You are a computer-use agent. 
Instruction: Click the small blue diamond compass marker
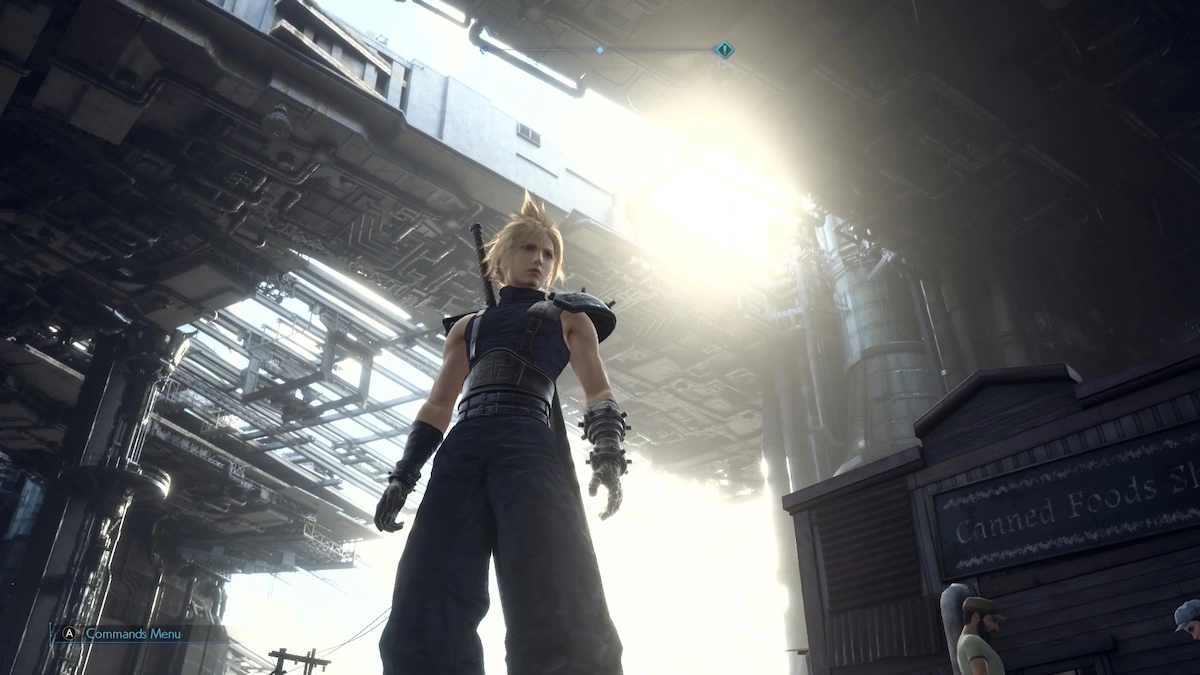tap(599, 48)
